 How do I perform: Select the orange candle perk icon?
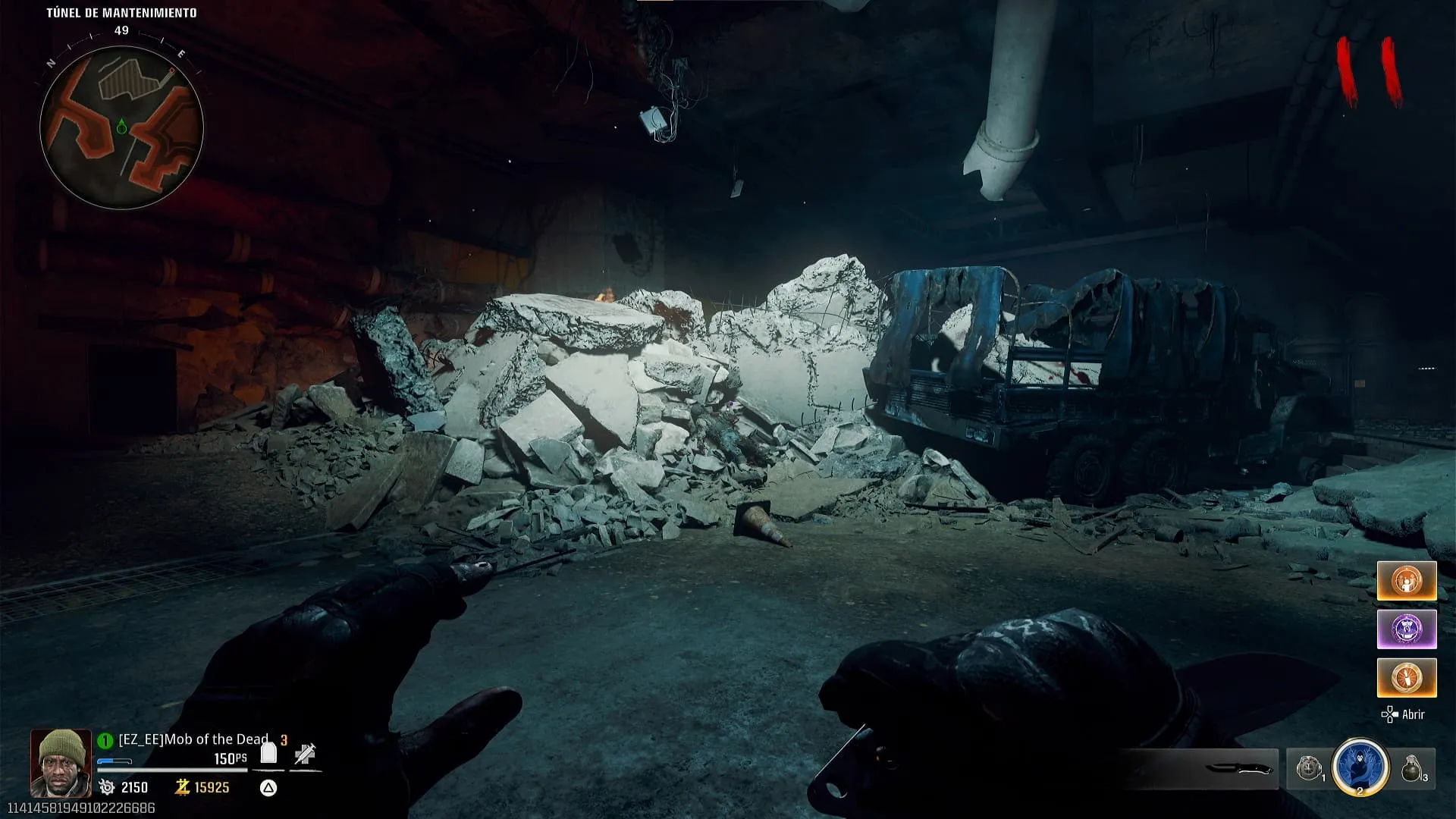pos(1406,677)
